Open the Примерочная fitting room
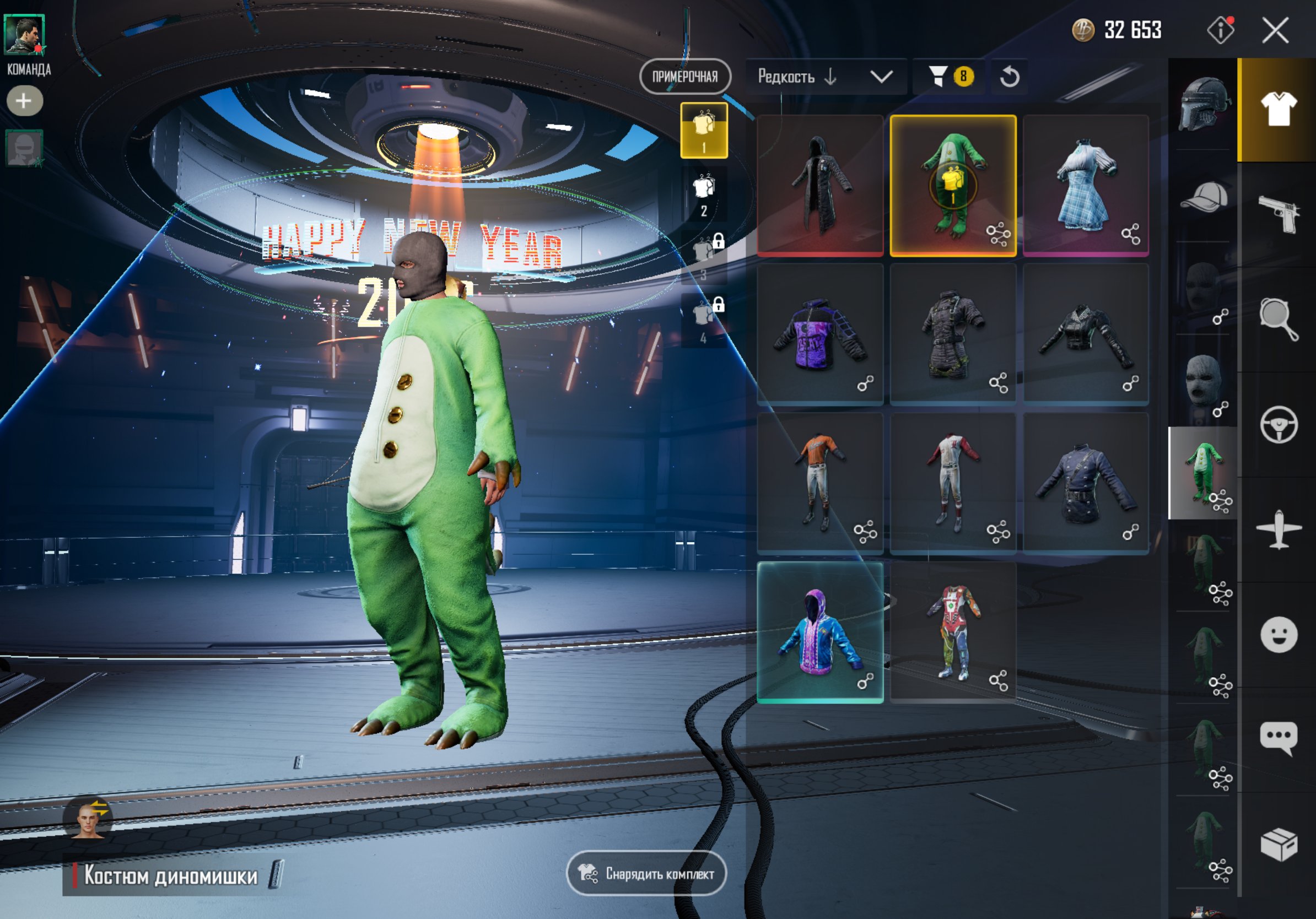 [x=685, y=76]
